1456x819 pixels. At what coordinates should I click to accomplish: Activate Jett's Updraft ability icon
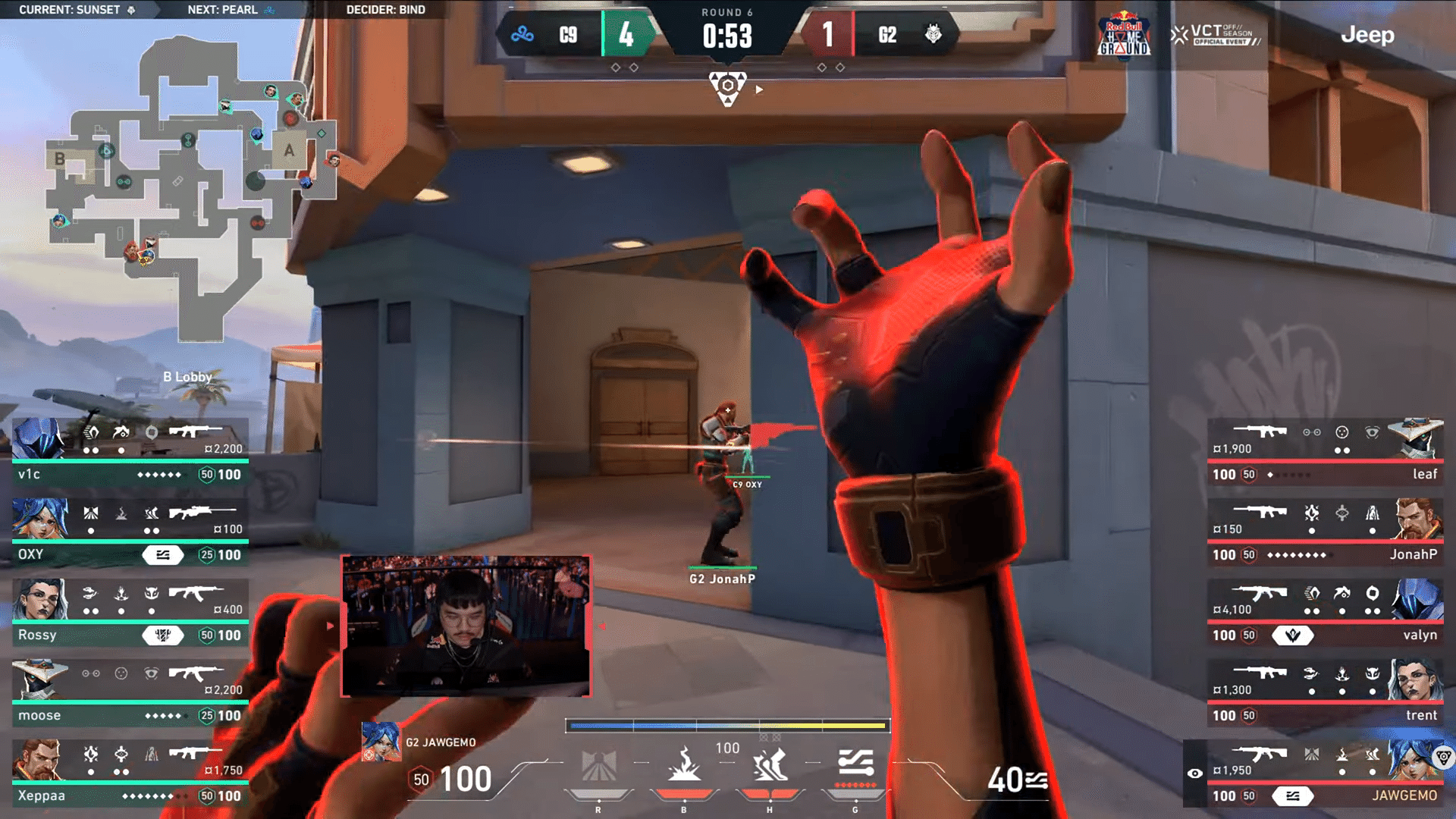tap(684, 766)
